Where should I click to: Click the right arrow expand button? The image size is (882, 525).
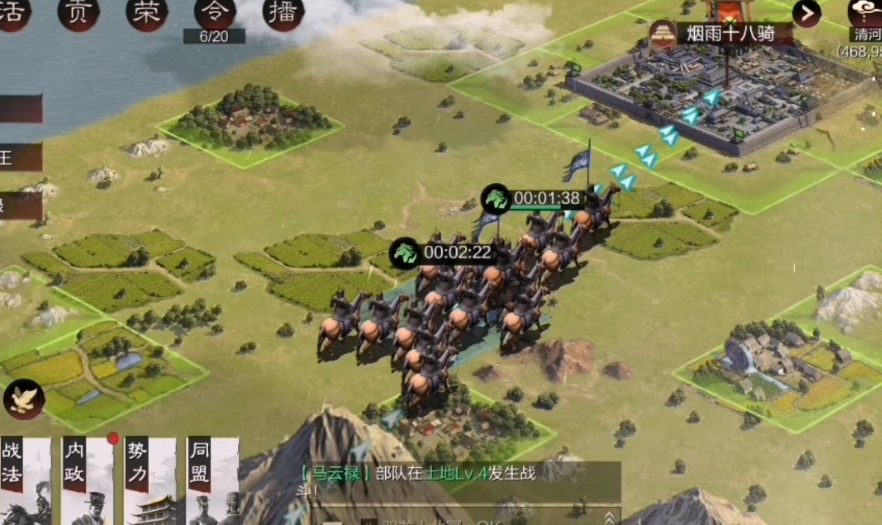806,13
